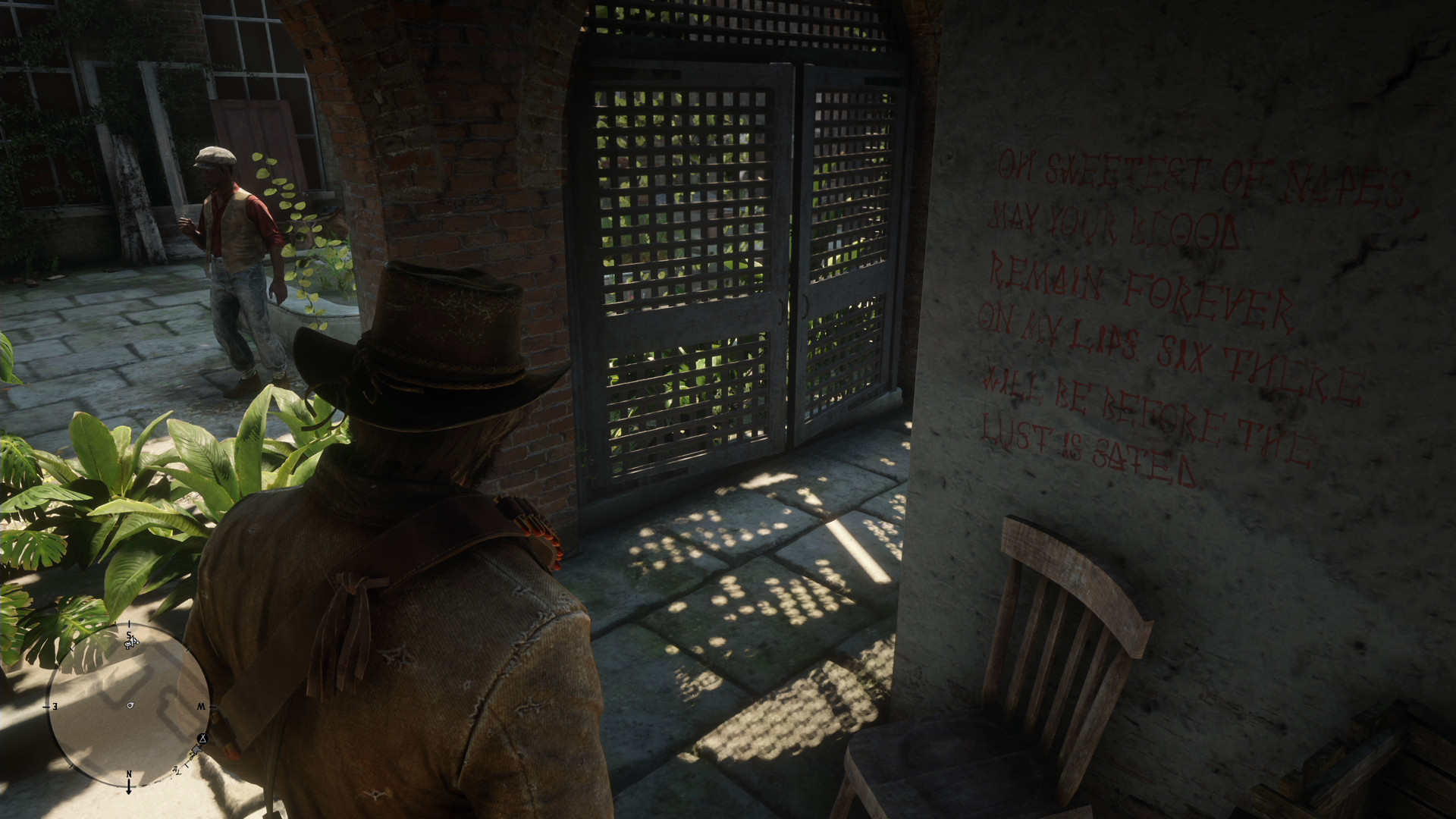Select the player marker on the minimap
Image resolution: width=1456 pixels, height=819 pixels.
tap(130, 704)
